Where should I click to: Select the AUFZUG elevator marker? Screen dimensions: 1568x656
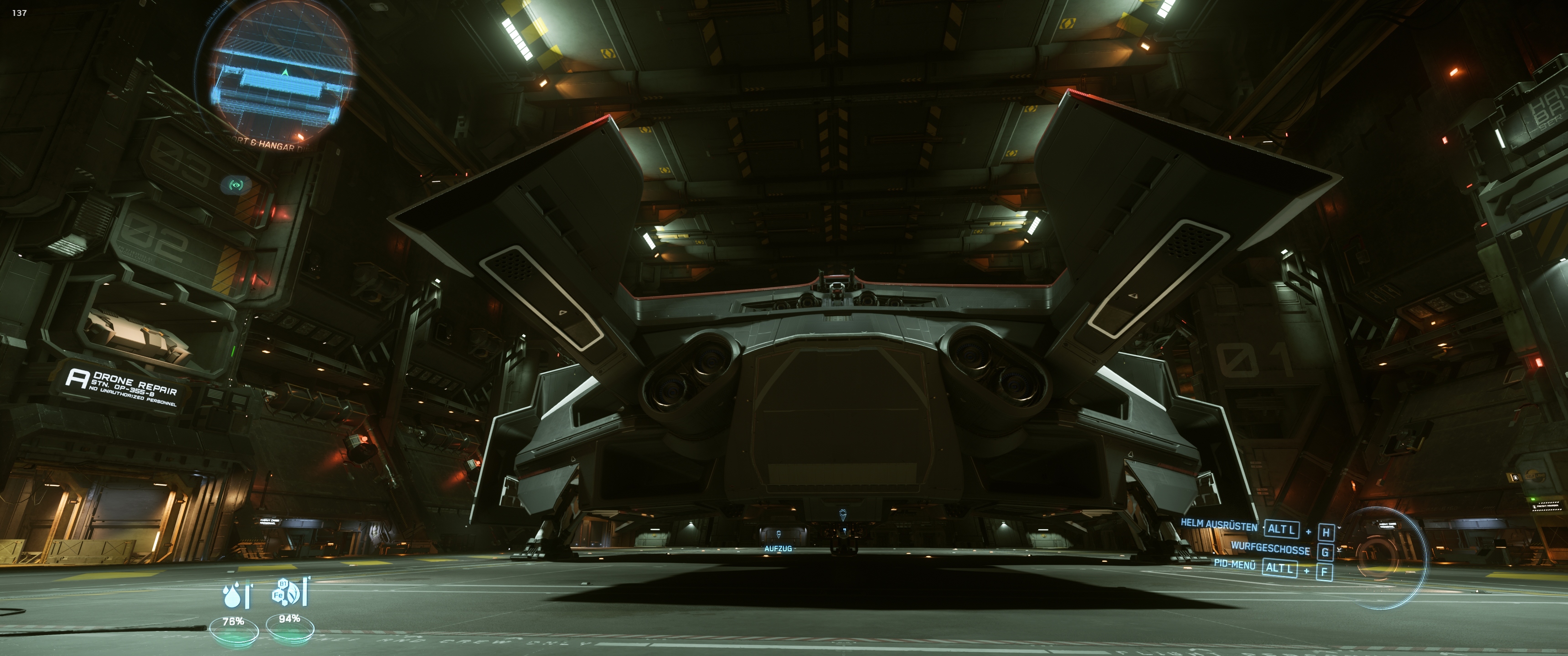[778, 536]
